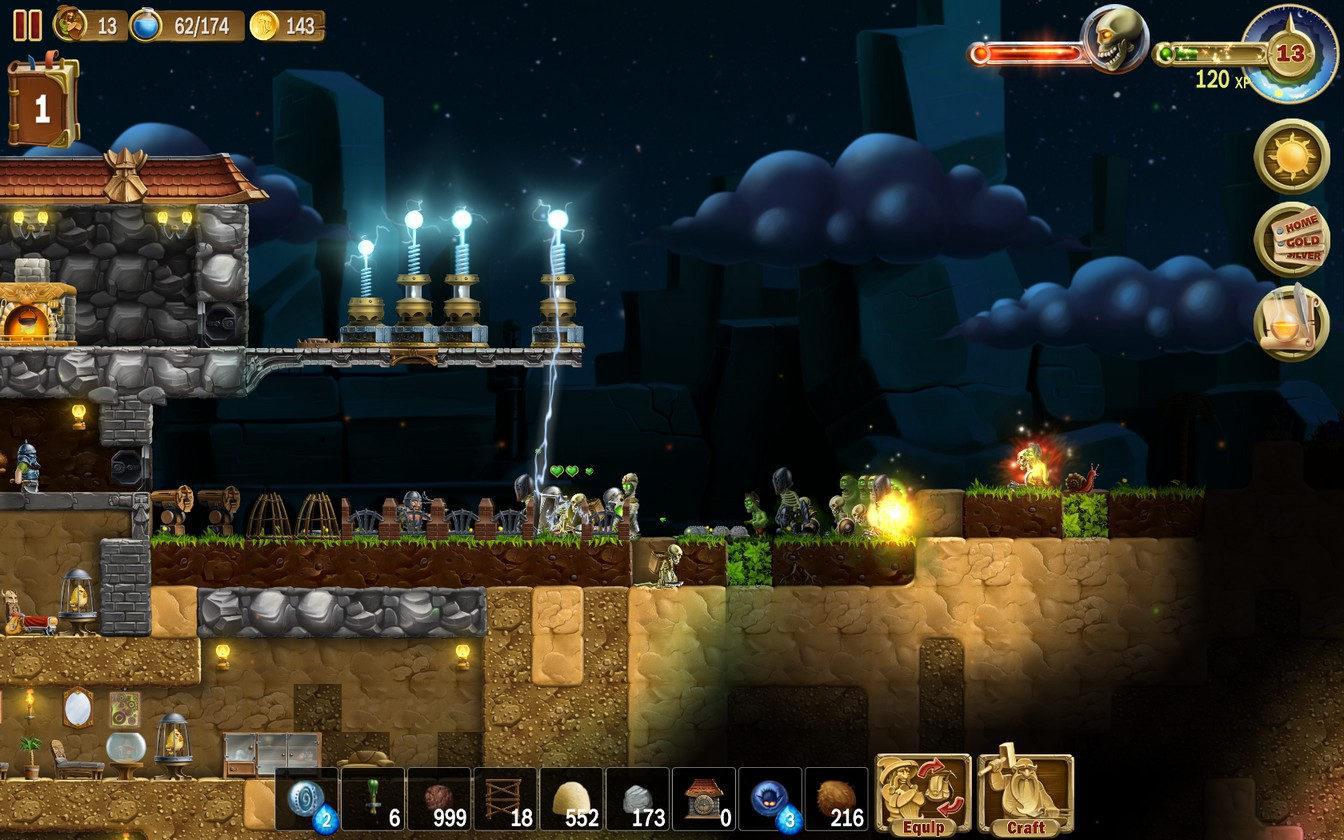Viewport: 1344px width, 840px height.
Task: Click the skull monster wave icon
Action: pyautogui.click(x=1115, y=40)
